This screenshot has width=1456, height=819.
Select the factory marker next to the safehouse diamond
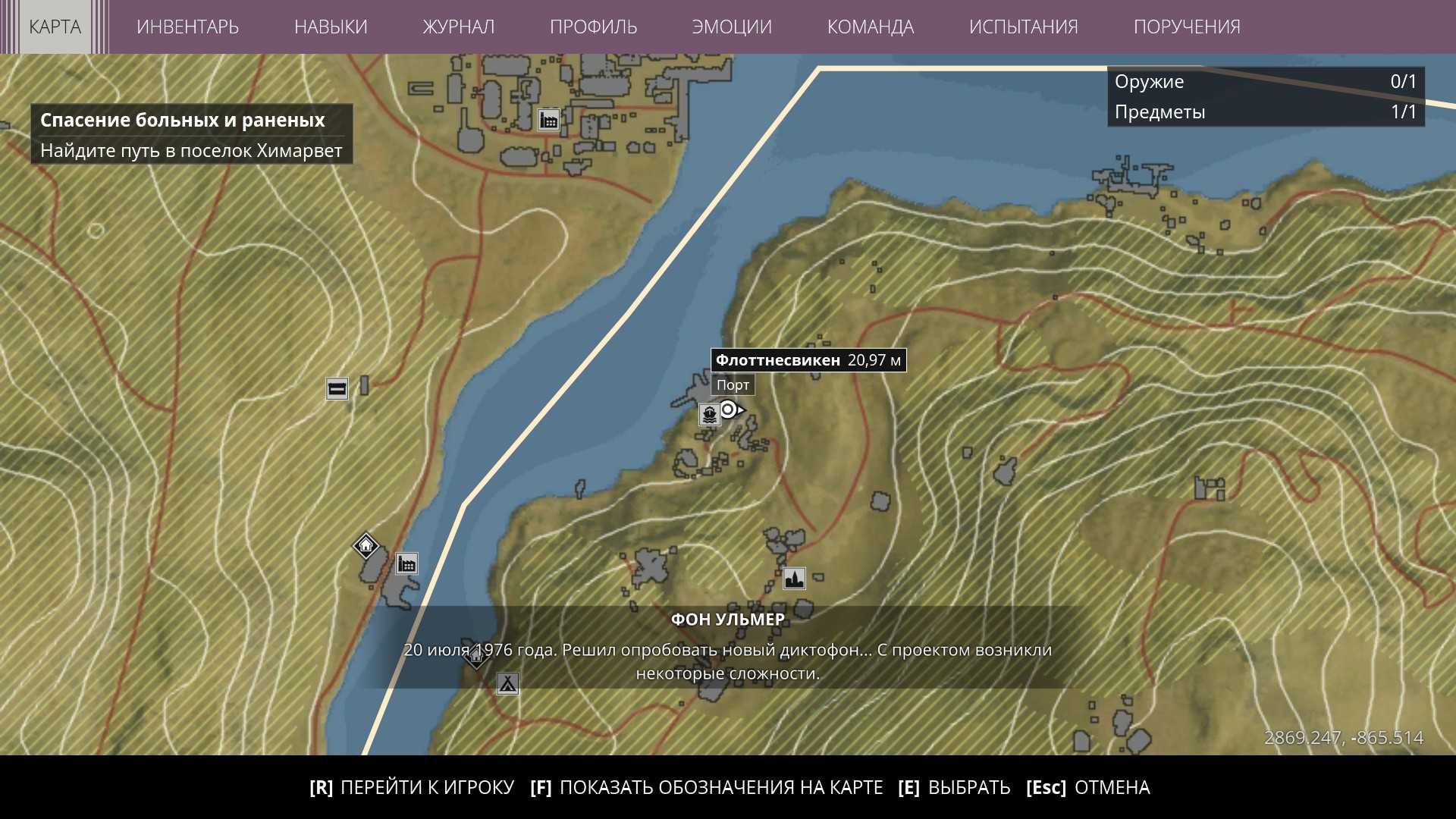point(406,563)
